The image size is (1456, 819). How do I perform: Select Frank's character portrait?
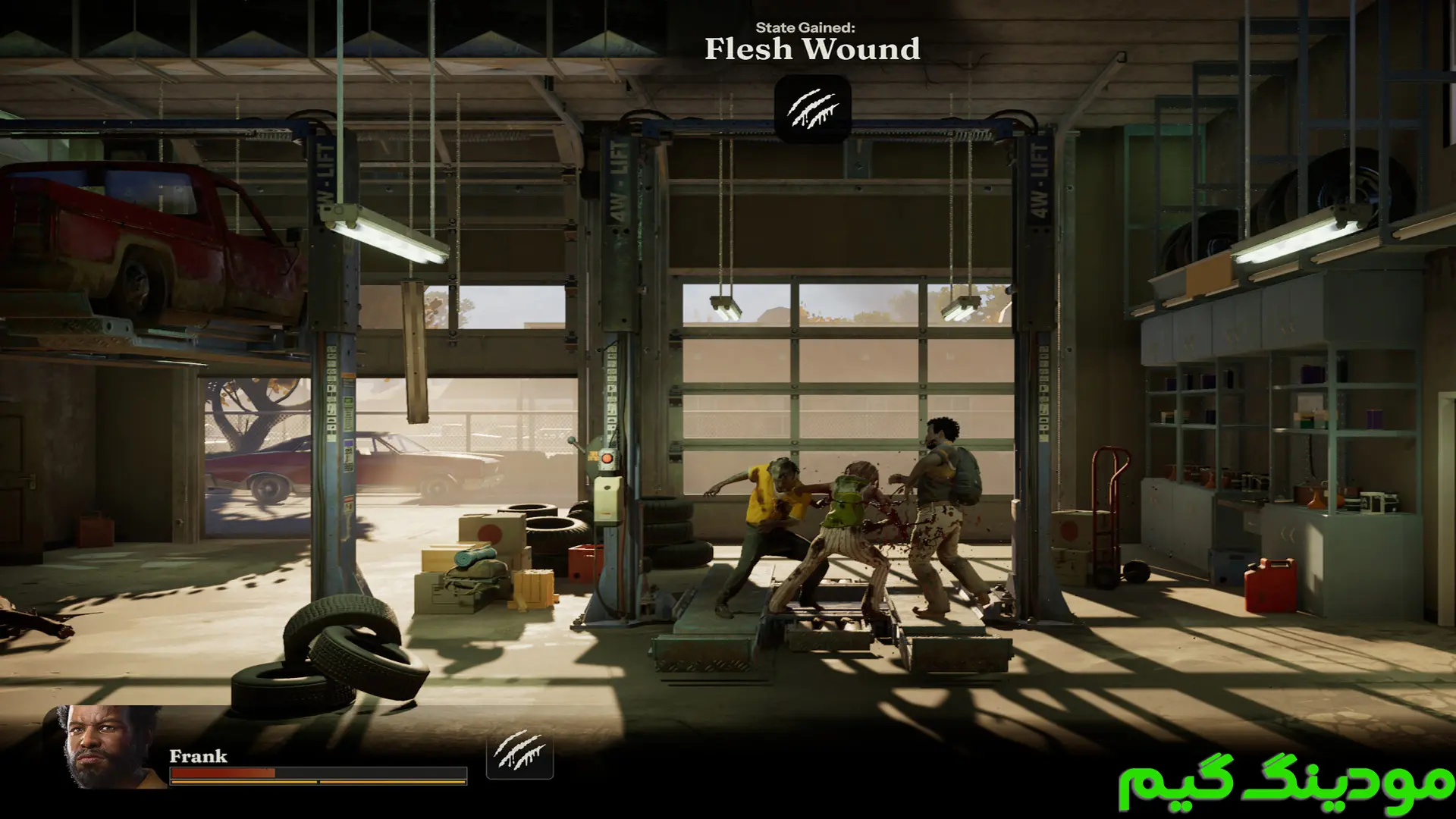pos(111,748)
